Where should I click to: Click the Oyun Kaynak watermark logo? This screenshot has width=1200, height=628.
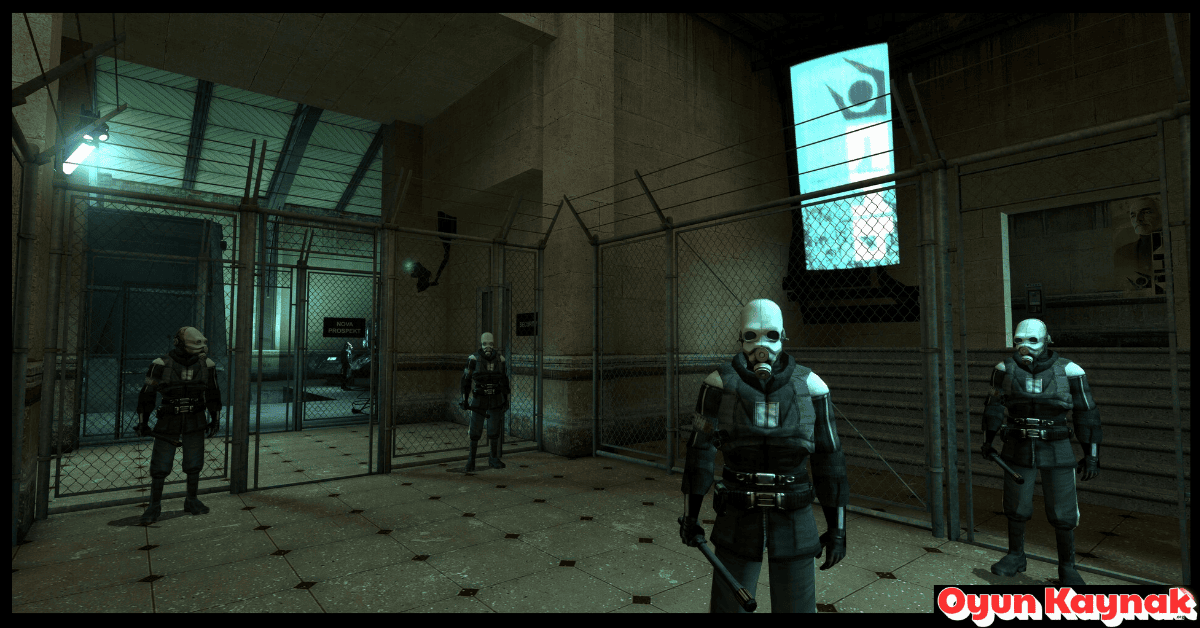tap(1066, 605)
